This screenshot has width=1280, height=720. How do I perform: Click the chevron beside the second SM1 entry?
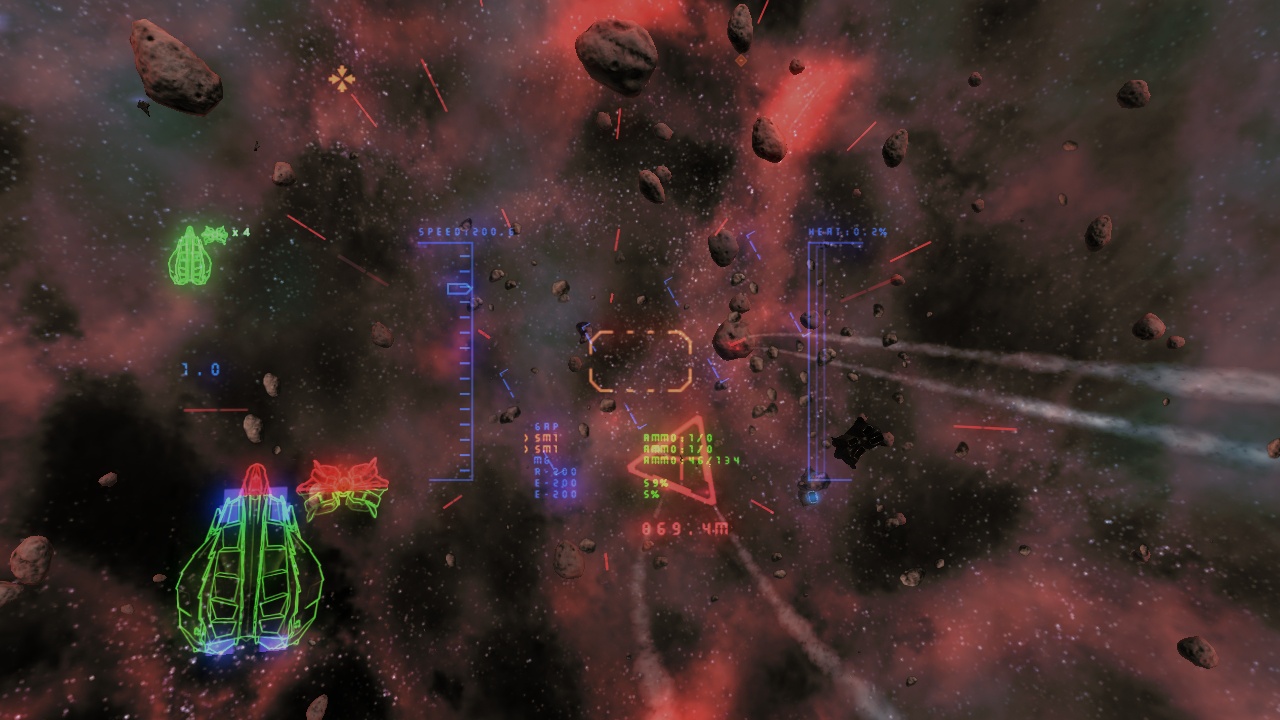[527, 448]
